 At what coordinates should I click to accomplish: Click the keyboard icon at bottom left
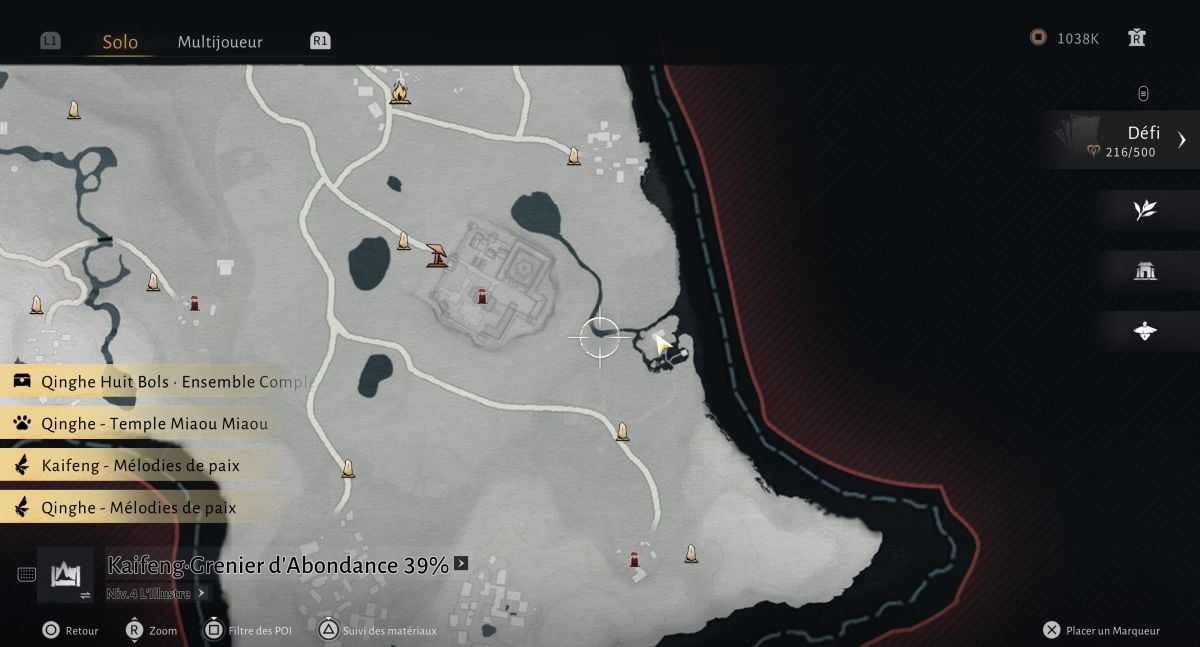pos(27,574)
